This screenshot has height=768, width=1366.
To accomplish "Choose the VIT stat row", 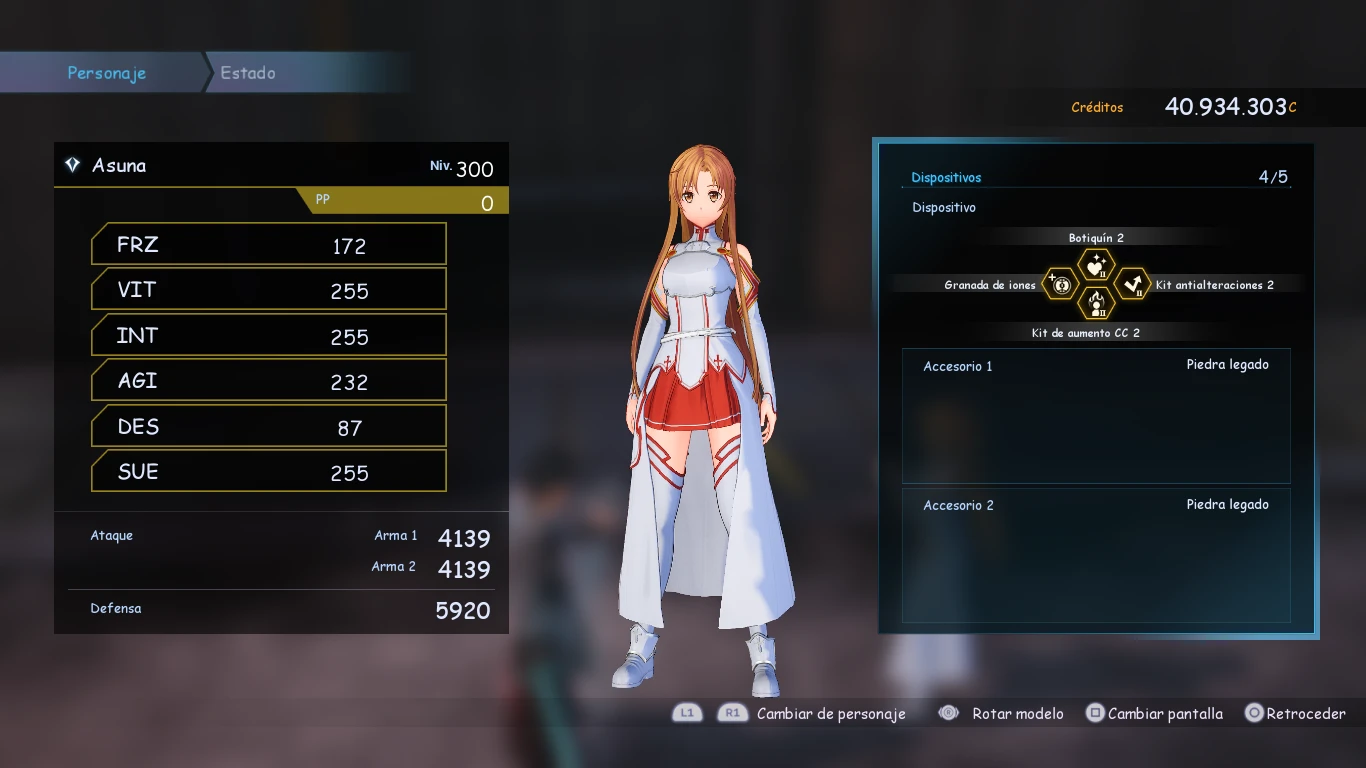I will pos(268,290).
